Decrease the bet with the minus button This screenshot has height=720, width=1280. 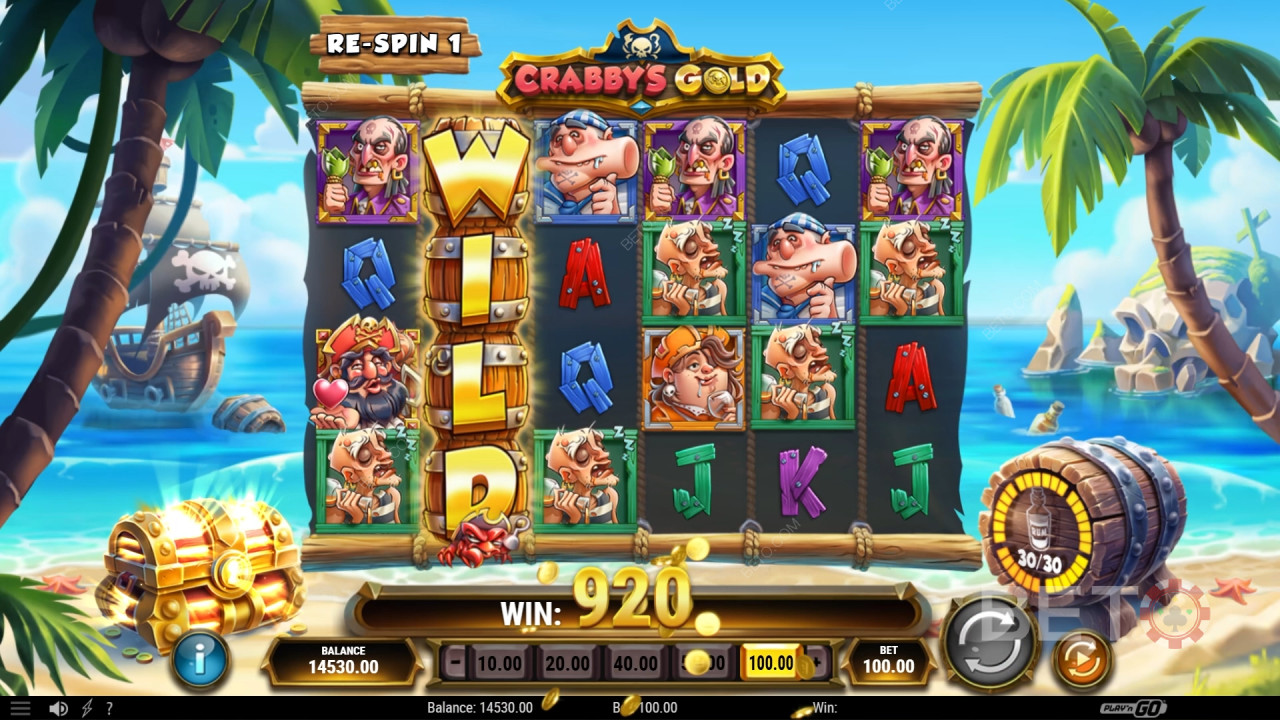tap(456, 663)
